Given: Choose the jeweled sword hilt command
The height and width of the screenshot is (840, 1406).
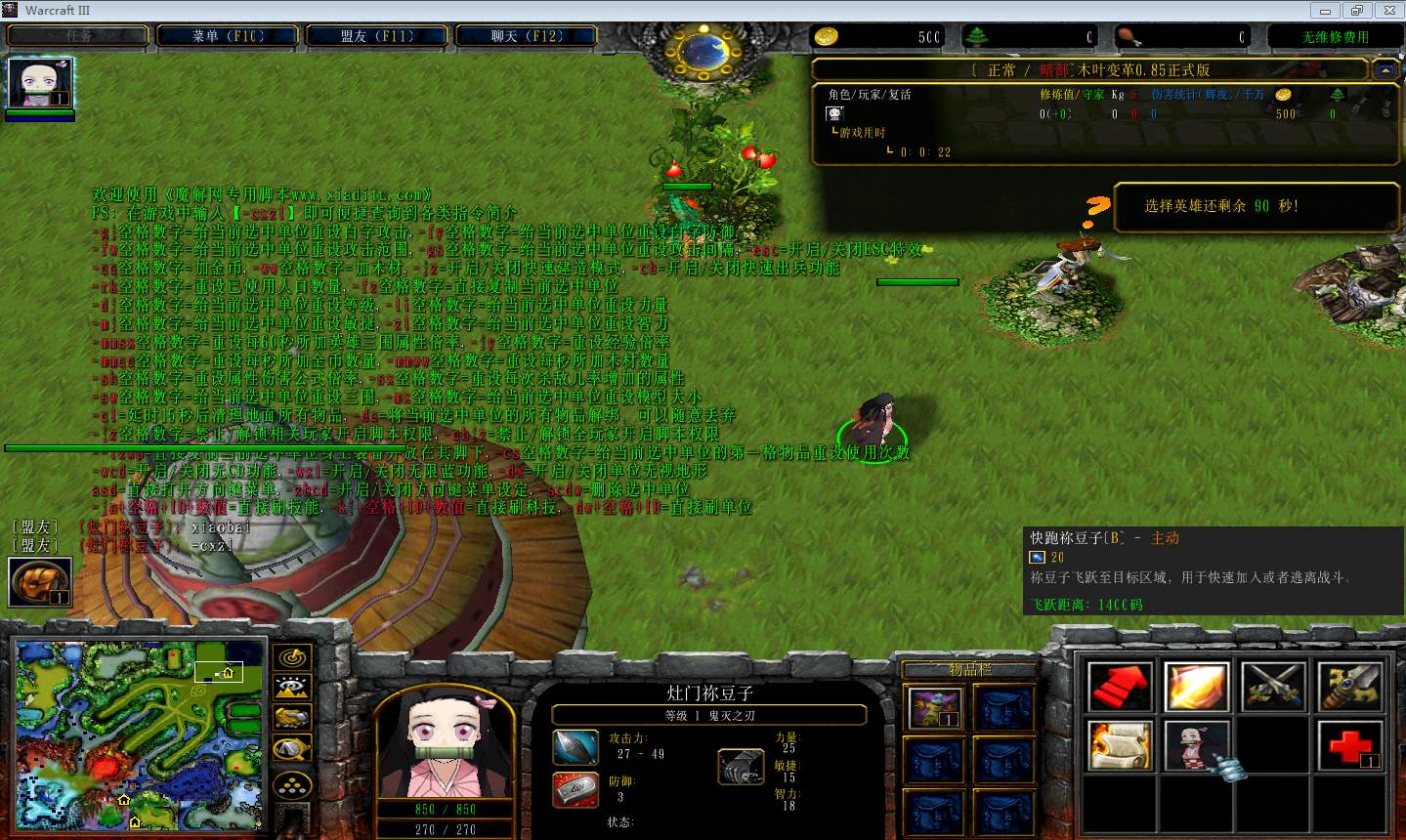Looking at the screenshot, I should (1349, 687).
